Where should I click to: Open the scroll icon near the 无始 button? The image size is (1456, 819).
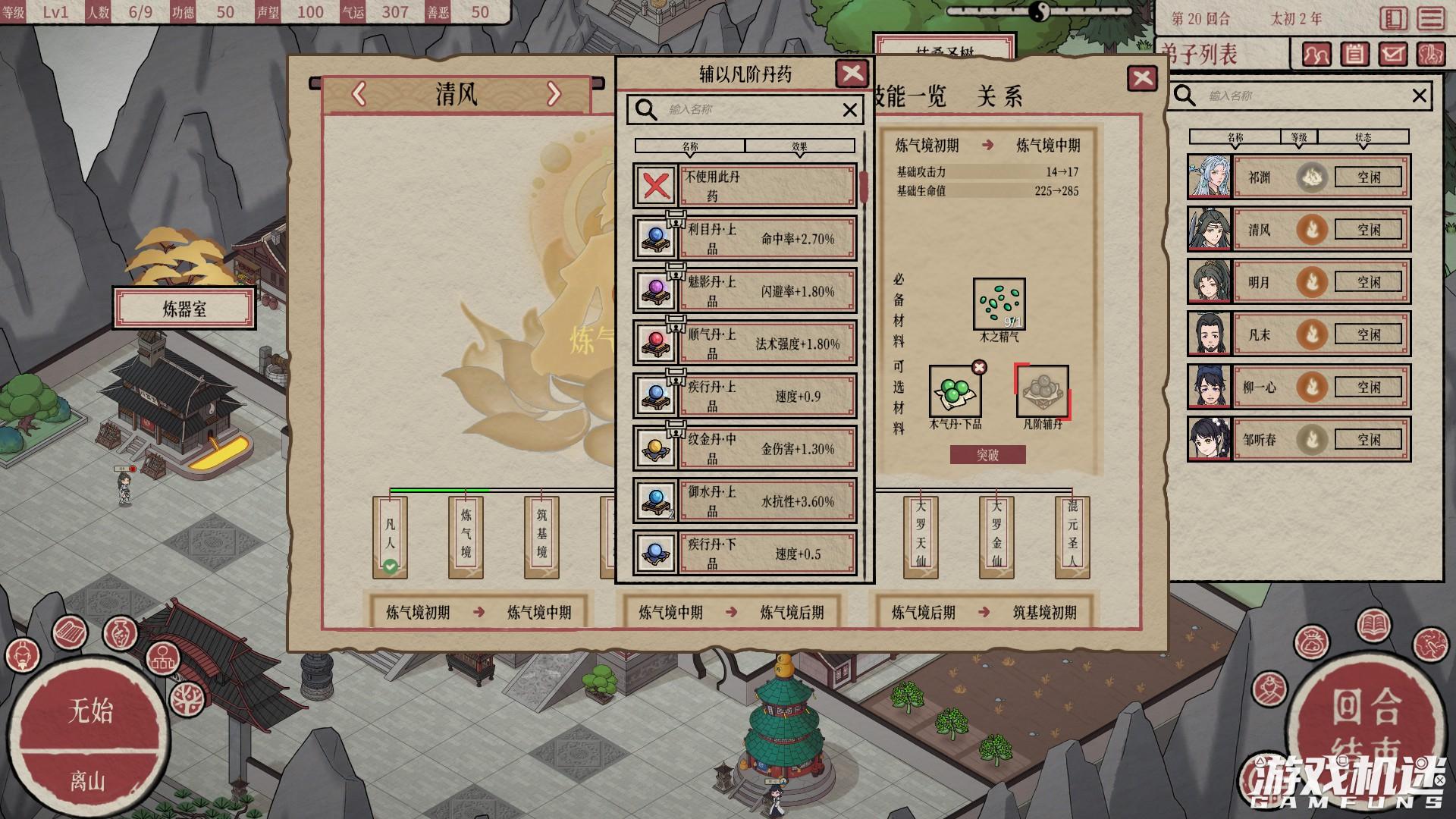(71, 631)
